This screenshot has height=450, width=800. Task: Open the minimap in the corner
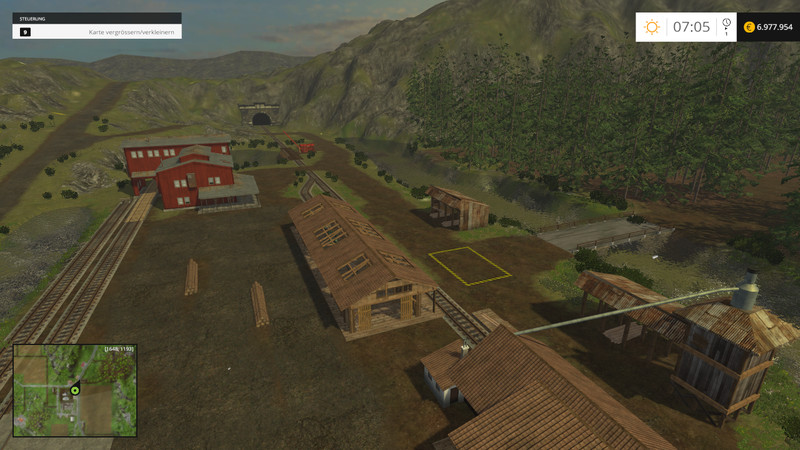click(x=74, y=391)
